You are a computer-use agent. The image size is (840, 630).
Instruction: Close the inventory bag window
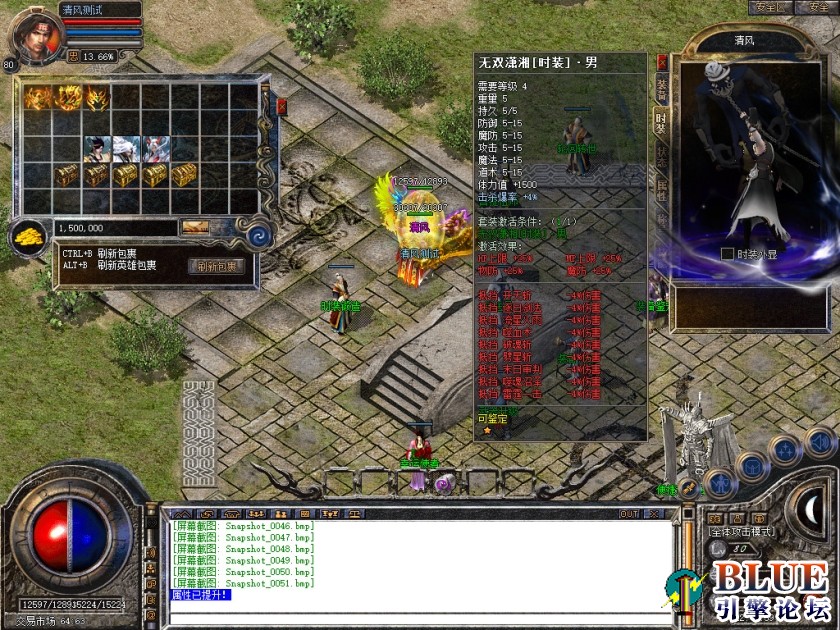coord(281,105)
